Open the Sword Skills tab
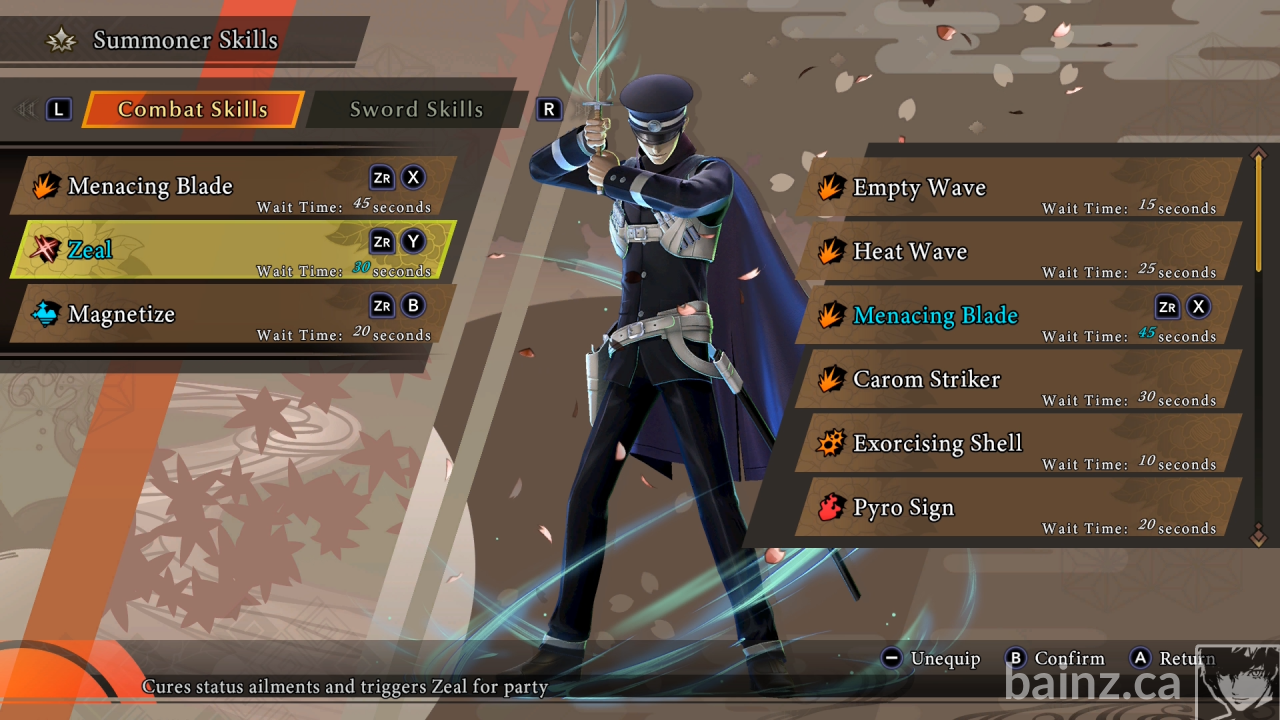This screenshot has height=720, width=1280. pos(416,110)
